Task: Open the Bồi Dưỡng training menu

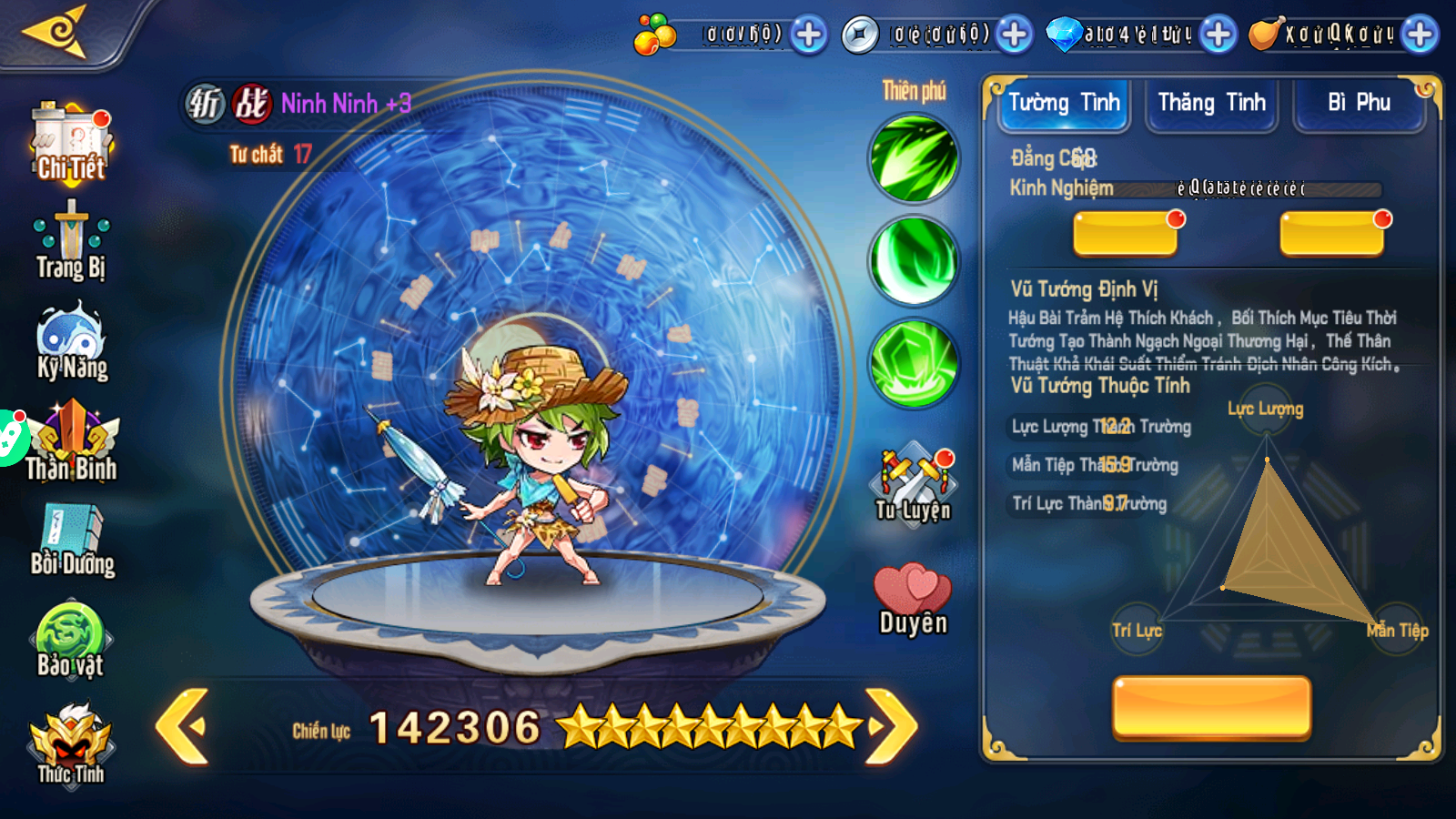Action: click(71, 540)
